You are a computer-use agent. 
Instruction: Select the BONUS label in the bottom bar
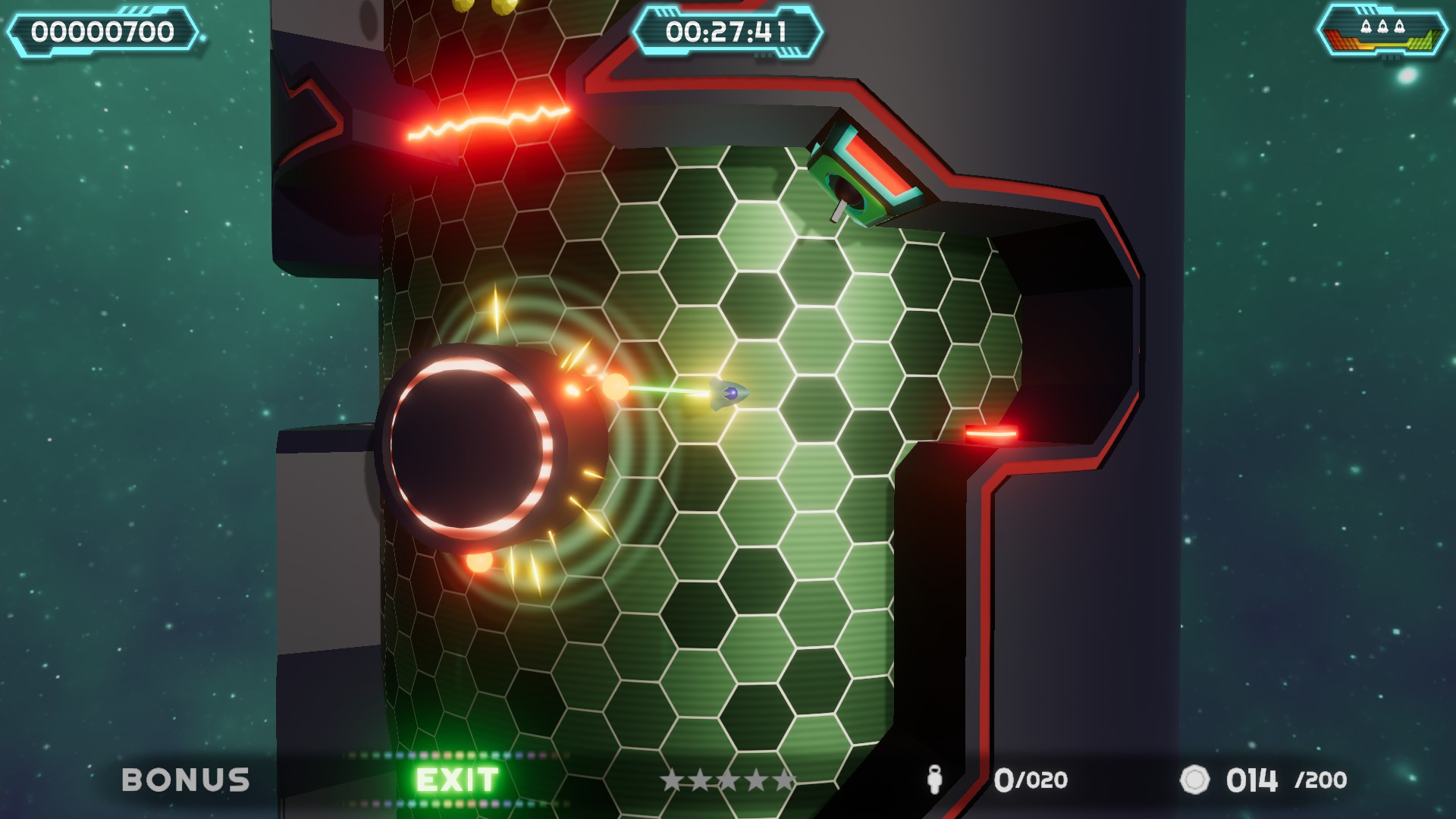click(x=187, y=777)
